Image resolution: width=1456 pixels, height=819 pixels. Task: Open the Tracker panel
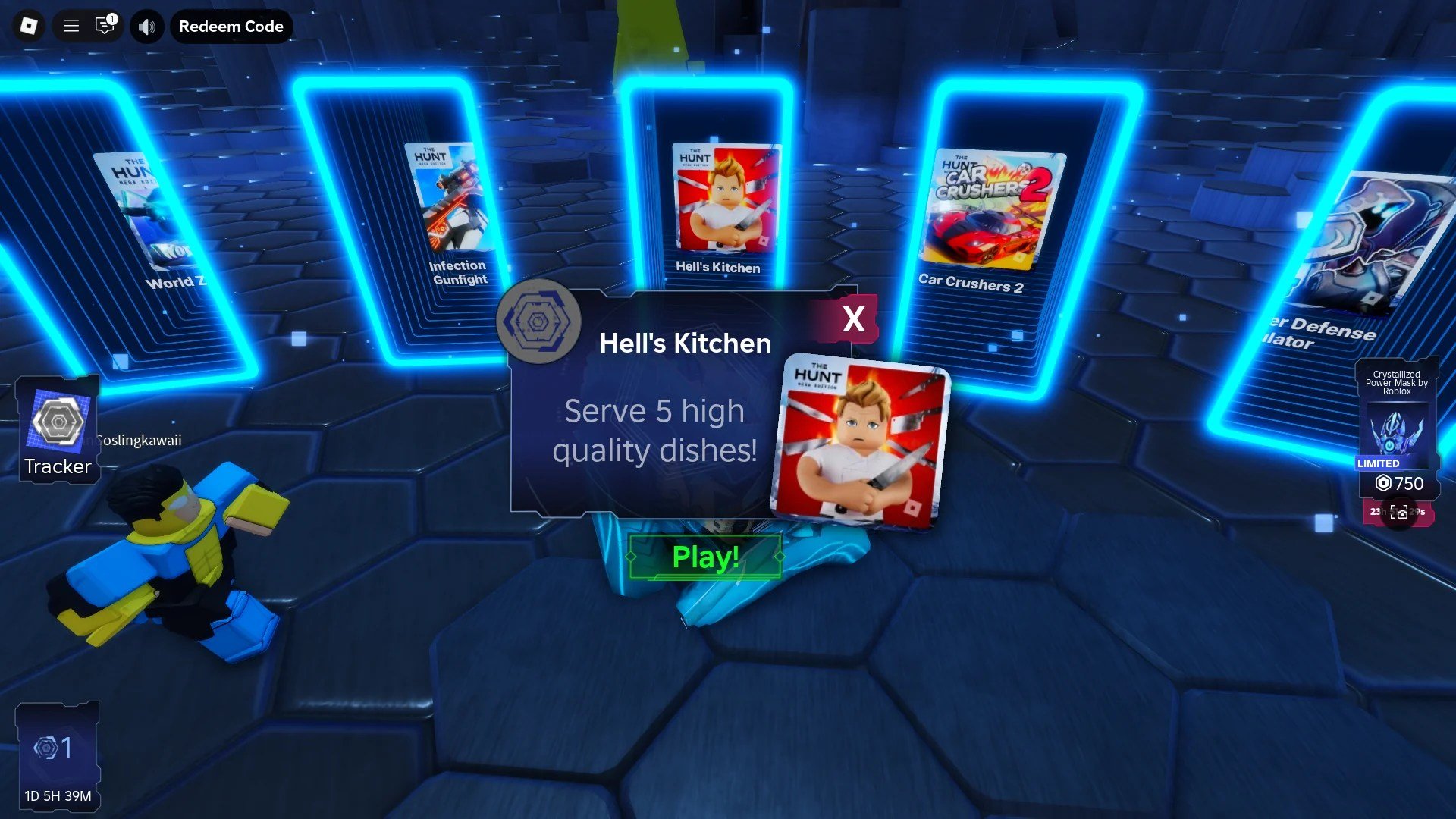[x=58, y=430]
